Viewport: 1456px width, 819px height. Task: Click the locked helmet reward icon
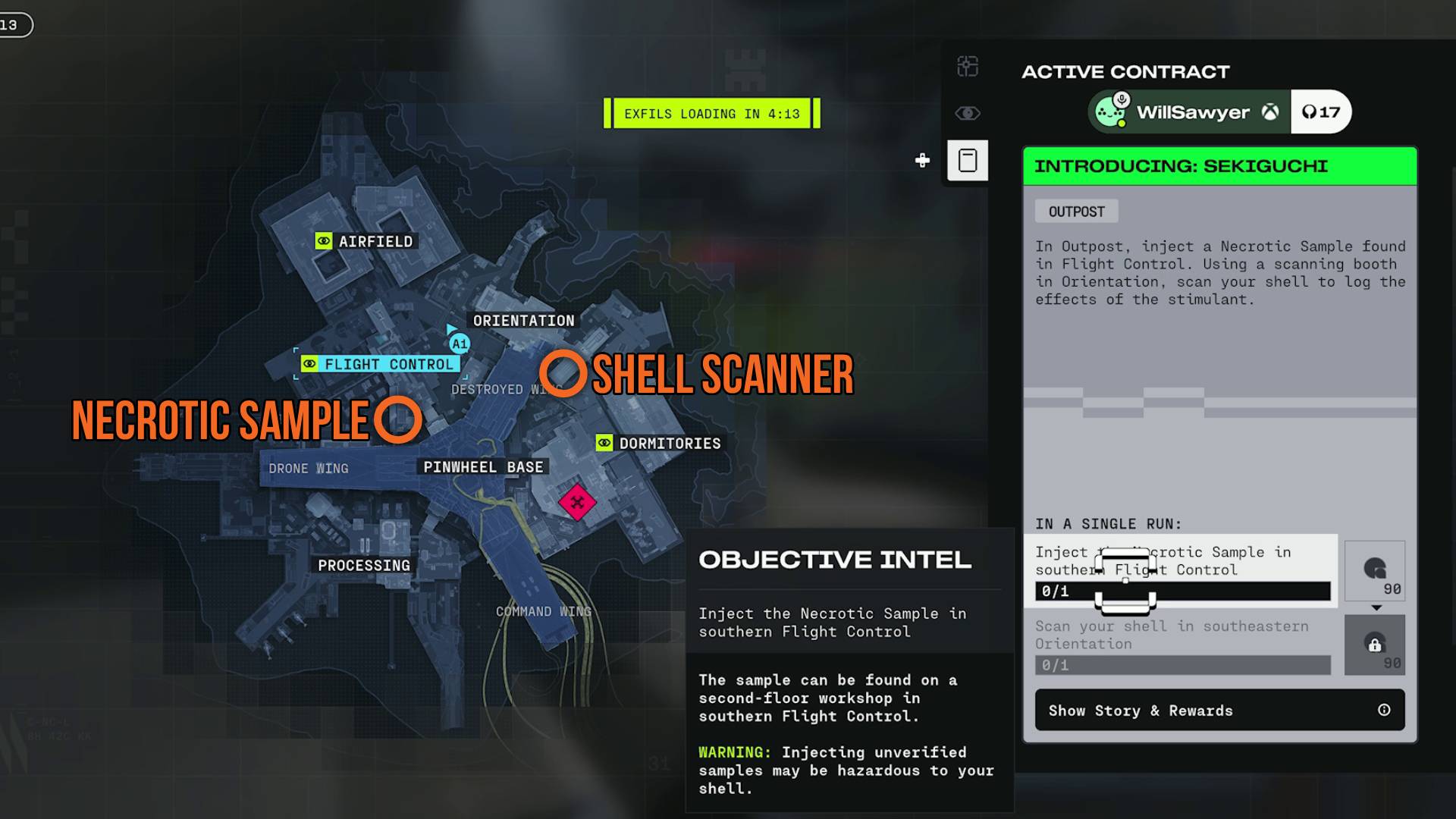click(1376, 645)
